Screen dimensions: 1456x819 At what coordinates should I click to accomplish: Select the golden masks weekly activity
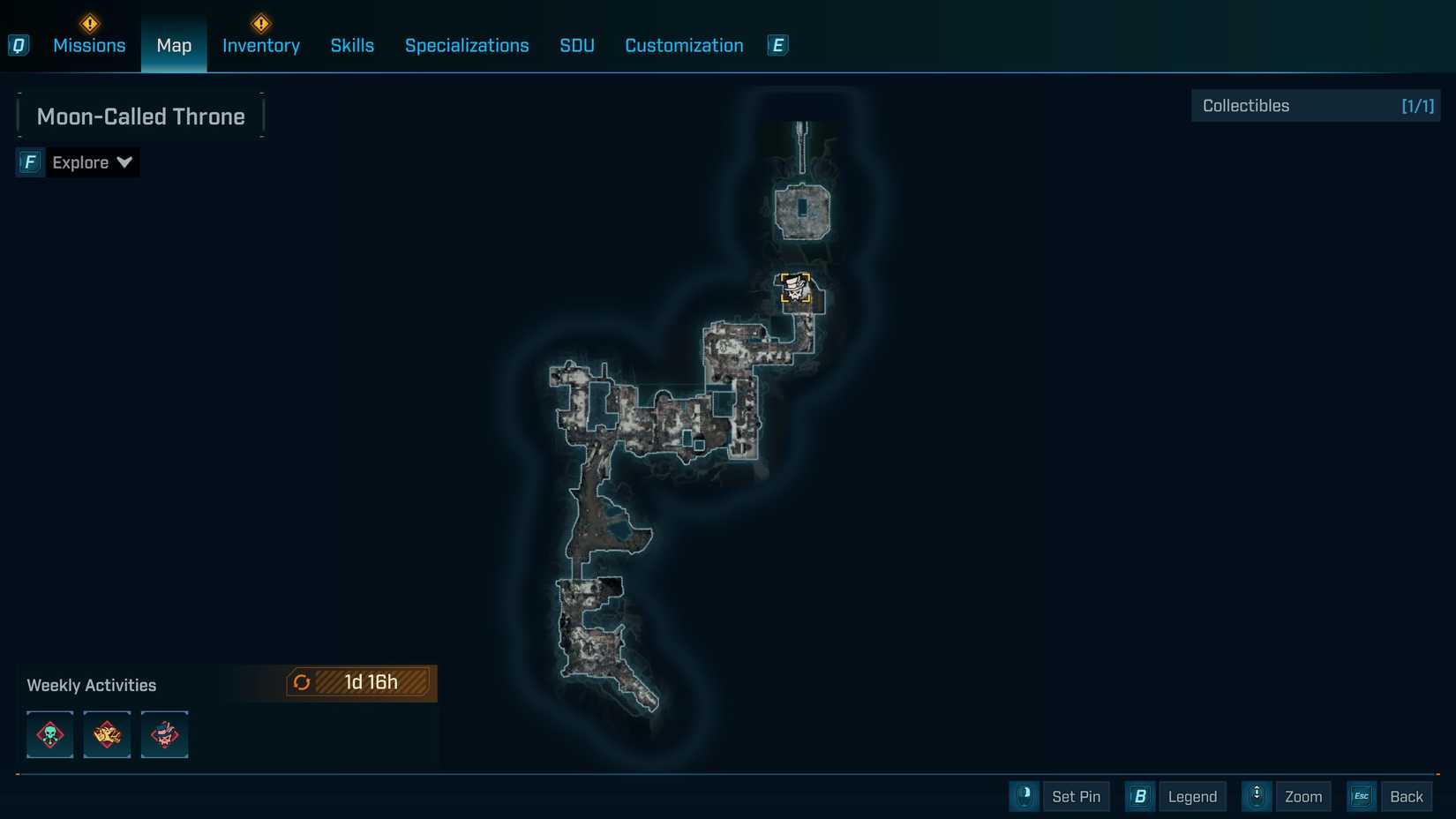point(107,734)
